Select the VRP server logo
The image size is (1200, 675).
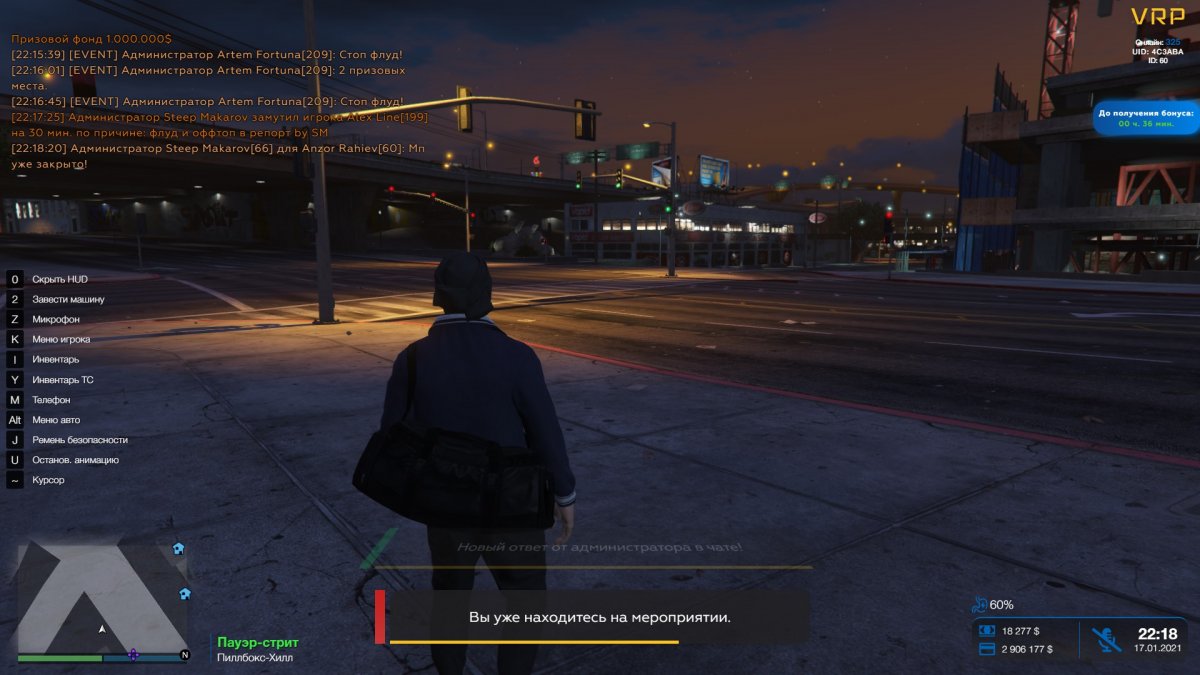(x=1157, y=17)
